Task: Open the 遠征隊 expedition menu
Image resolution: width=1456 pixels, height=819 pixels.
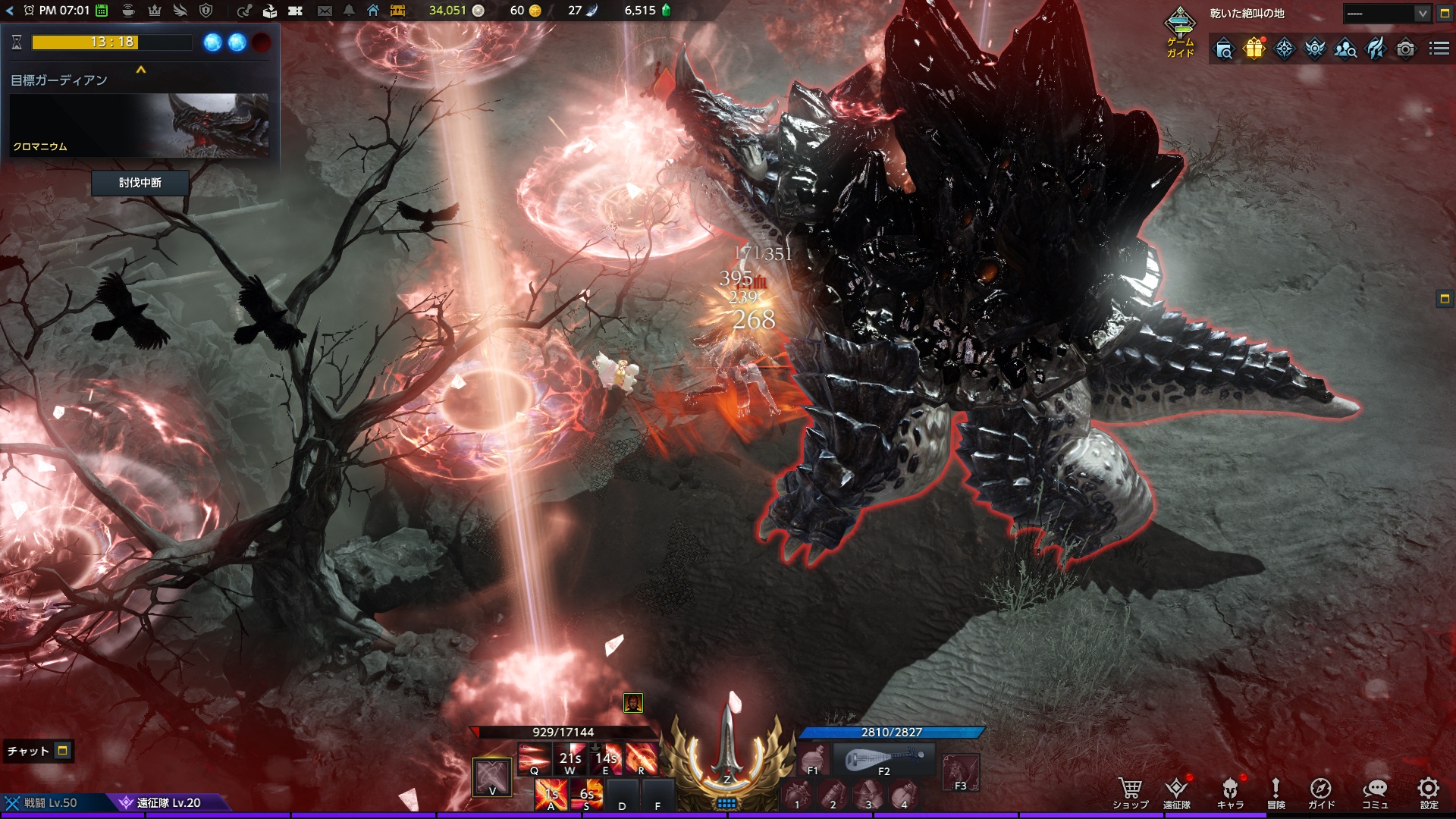Action: click(1176, 792)
